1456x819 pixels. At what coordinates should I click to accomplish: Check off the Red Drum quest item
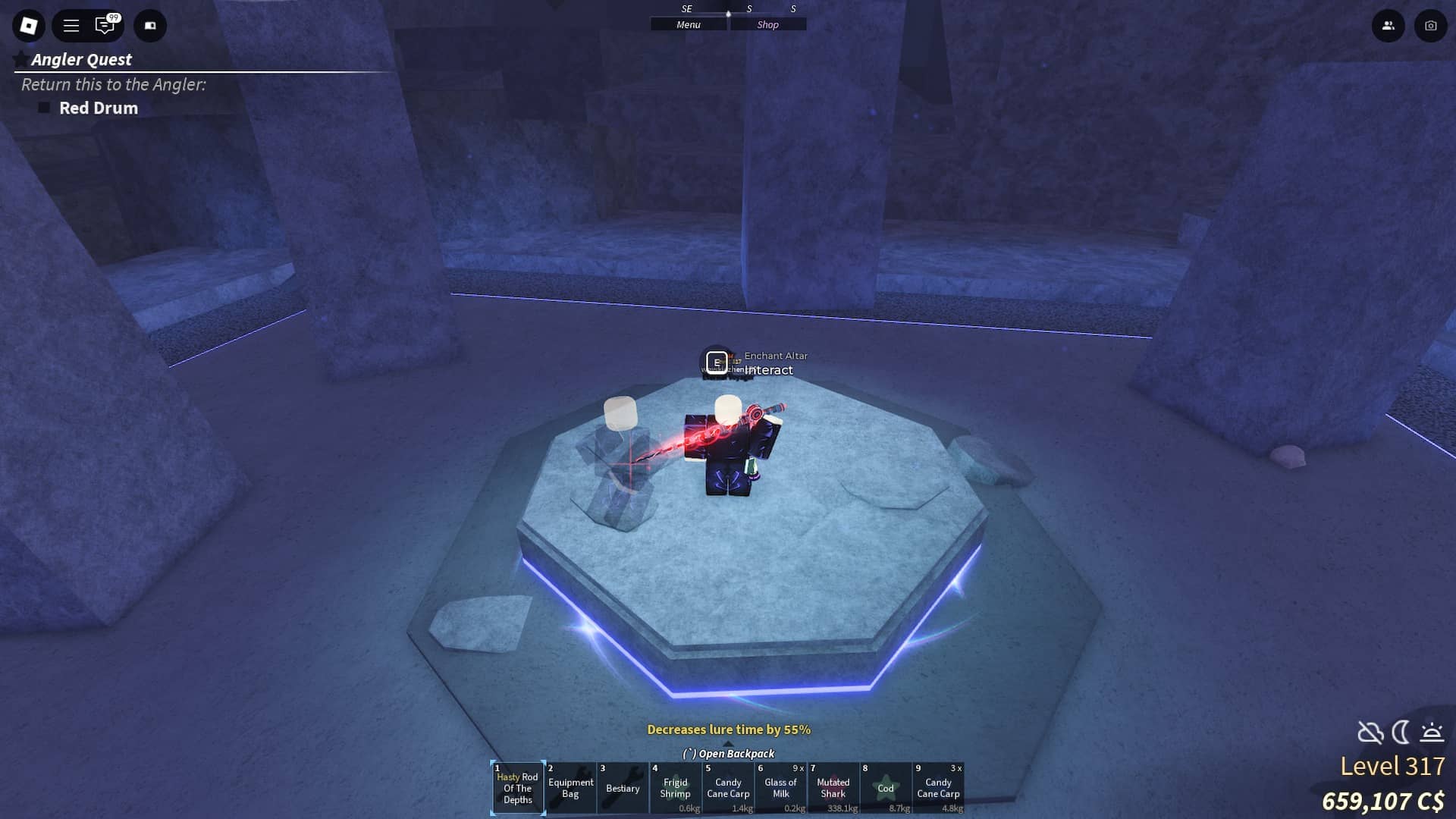(45, 107)
